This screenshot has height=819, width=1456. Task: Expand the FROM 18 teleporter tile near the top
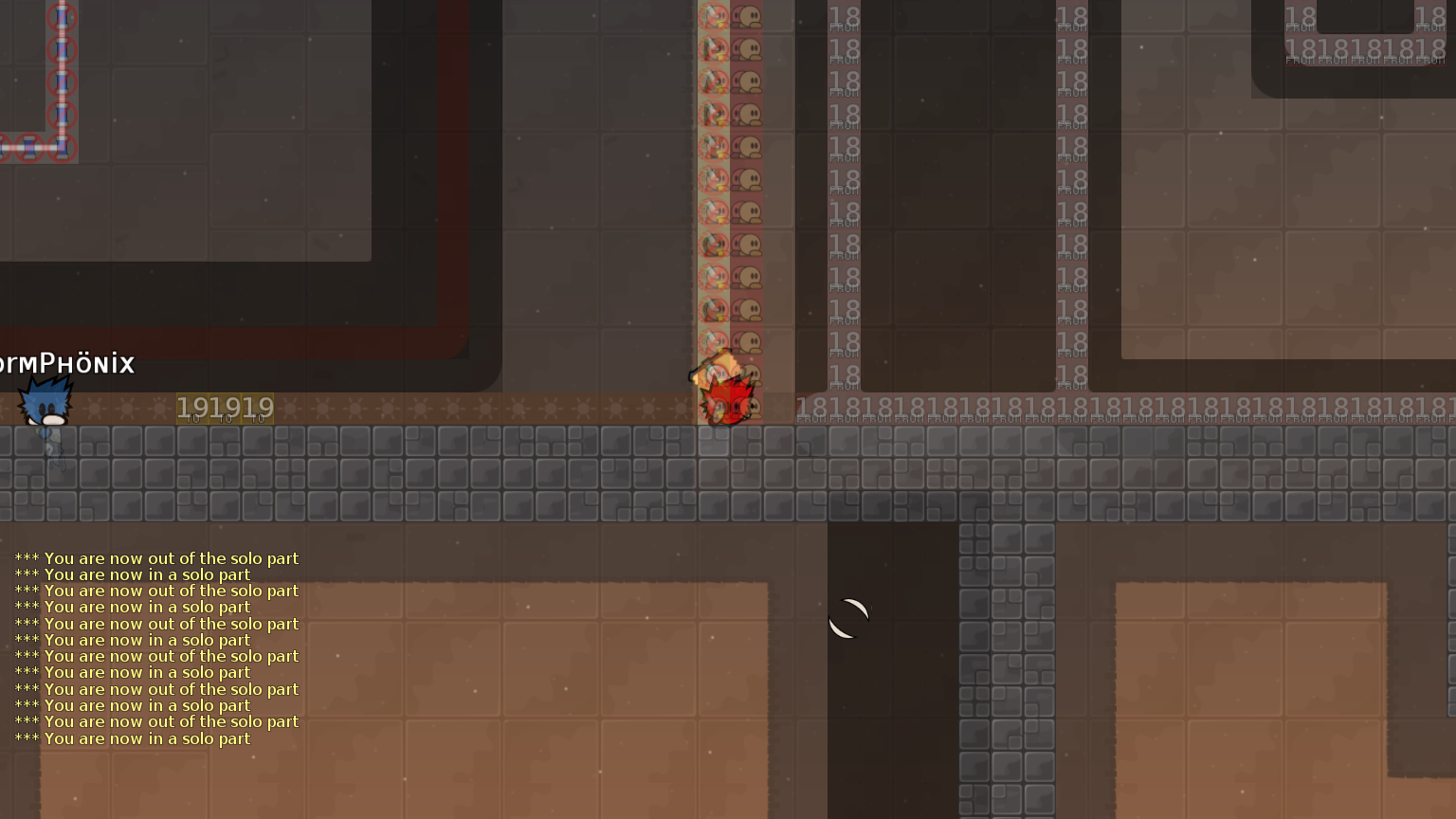[x=842, y=19]
